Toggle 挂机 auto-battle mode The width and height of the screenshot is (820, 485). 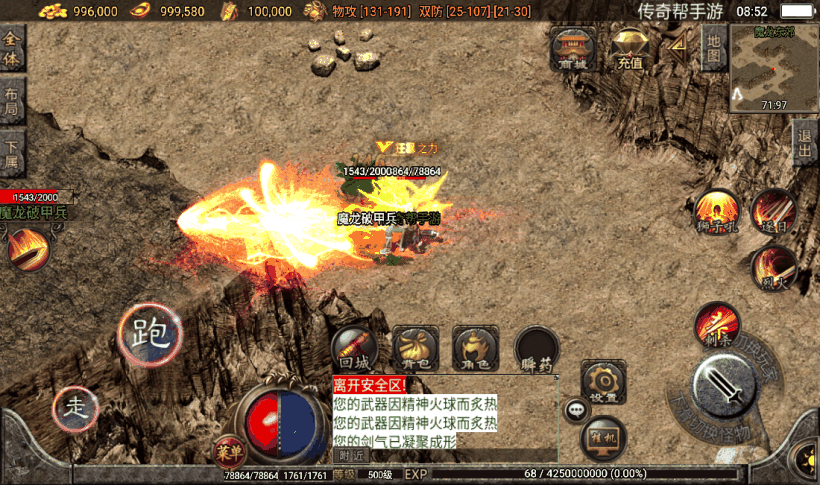pyautogui.click(x=603, y=436)
